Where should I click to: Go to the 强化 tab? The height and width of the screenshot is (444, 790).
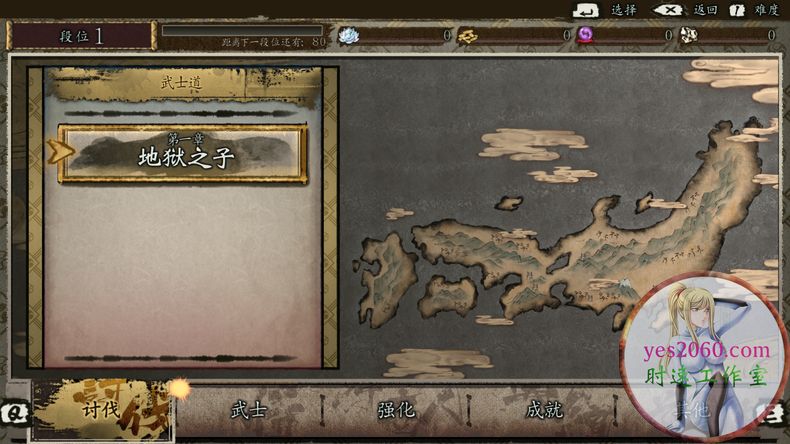[x=396, y=410]
